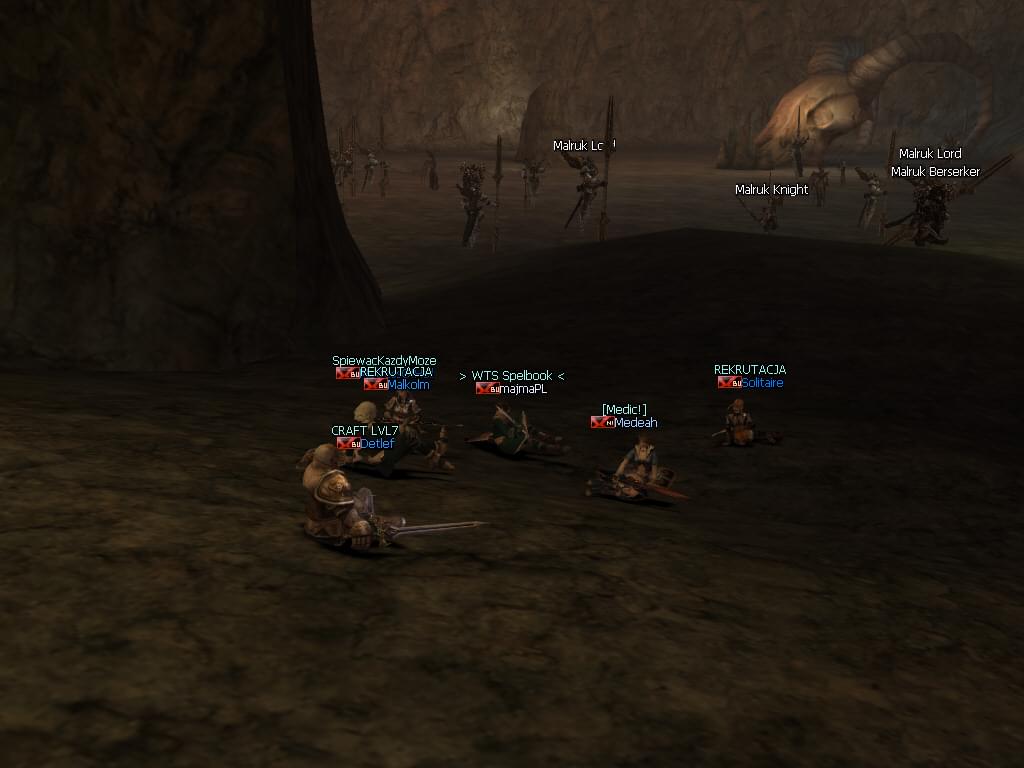Target the Solitaire name label
Viewport: 1024px width, 768px height.
pyautogui.click(x=762, y=383)
